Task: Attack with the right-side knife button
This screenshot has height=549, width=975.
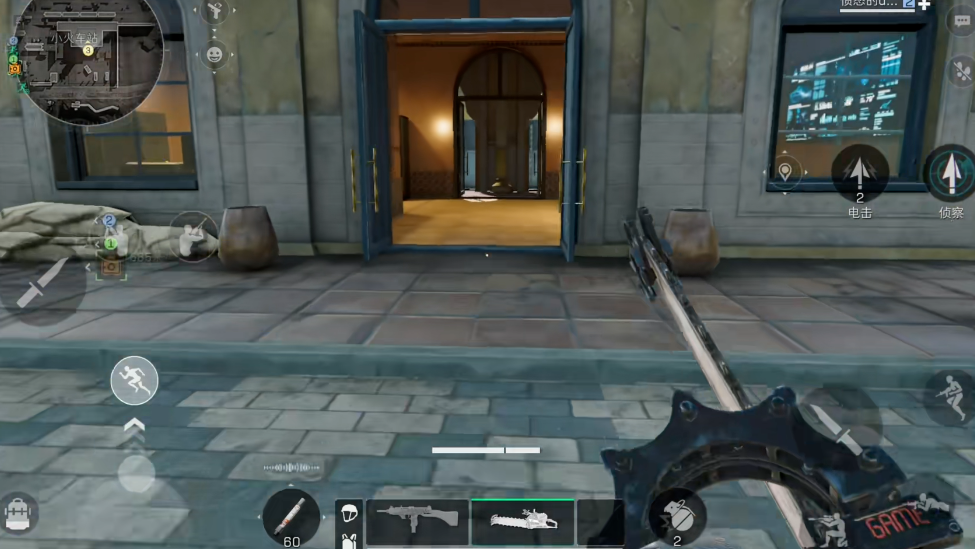Action: pyautogui.click(x=838, y=423)
